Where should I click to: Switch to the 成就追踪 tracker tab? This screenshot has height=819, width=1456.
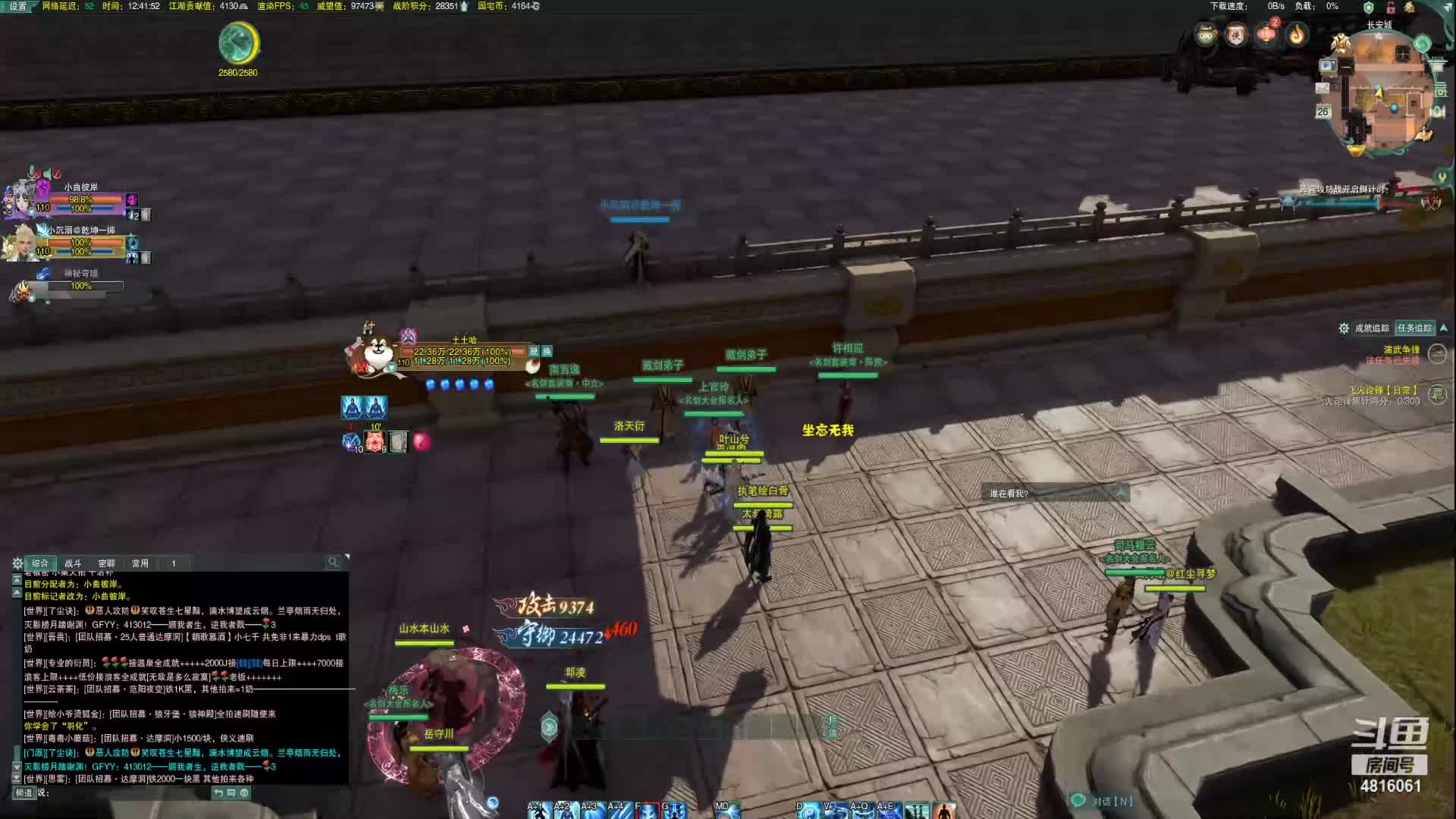(1371, 328)
